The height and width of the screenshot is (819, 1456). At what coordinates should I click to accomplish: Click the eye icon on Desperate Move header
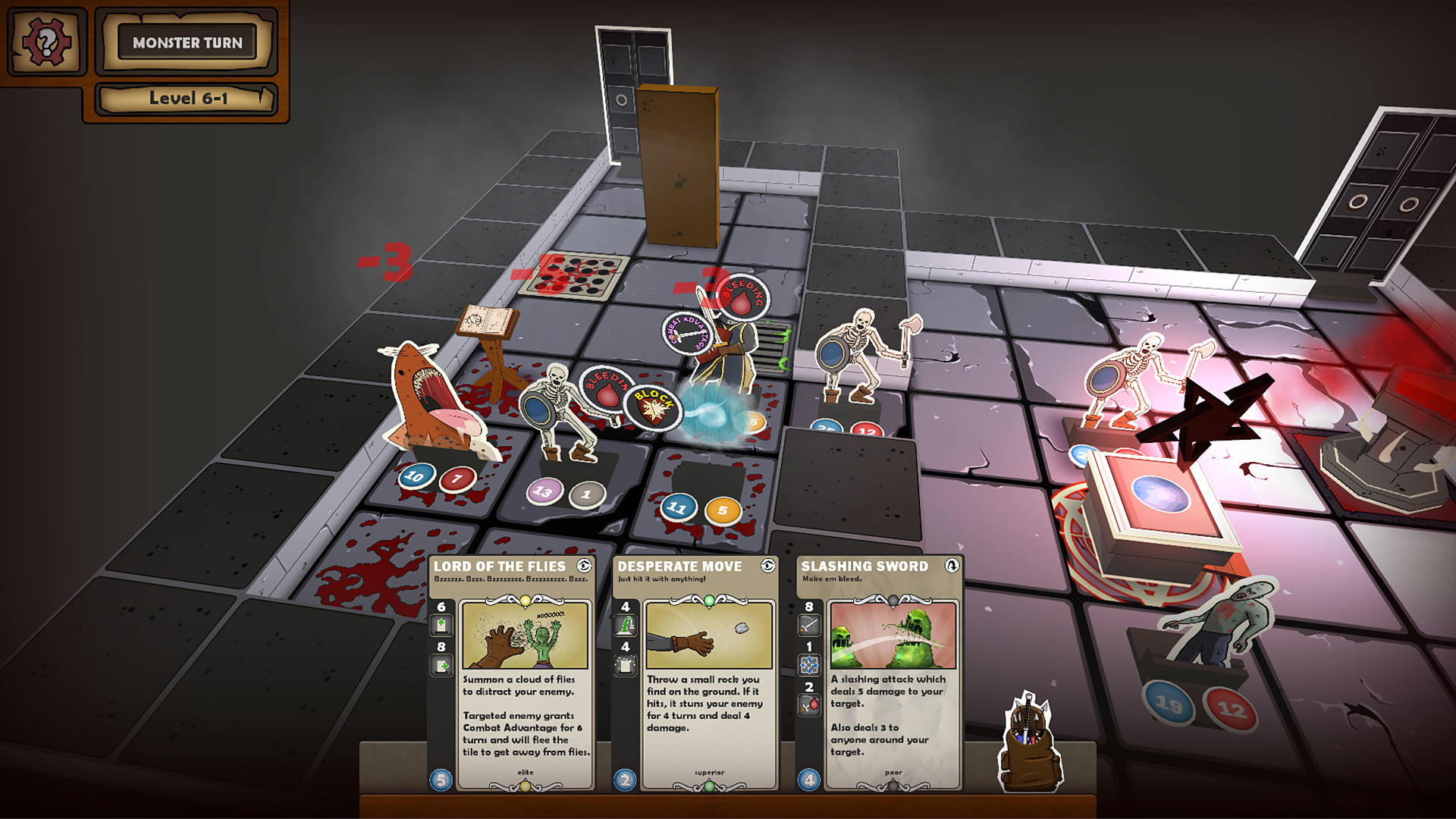pos(768,566)
